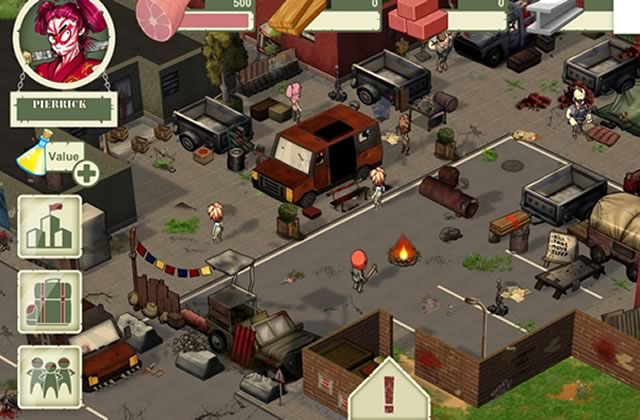Open the city buildings menu
640x420 pixels.
coord(49,228)
